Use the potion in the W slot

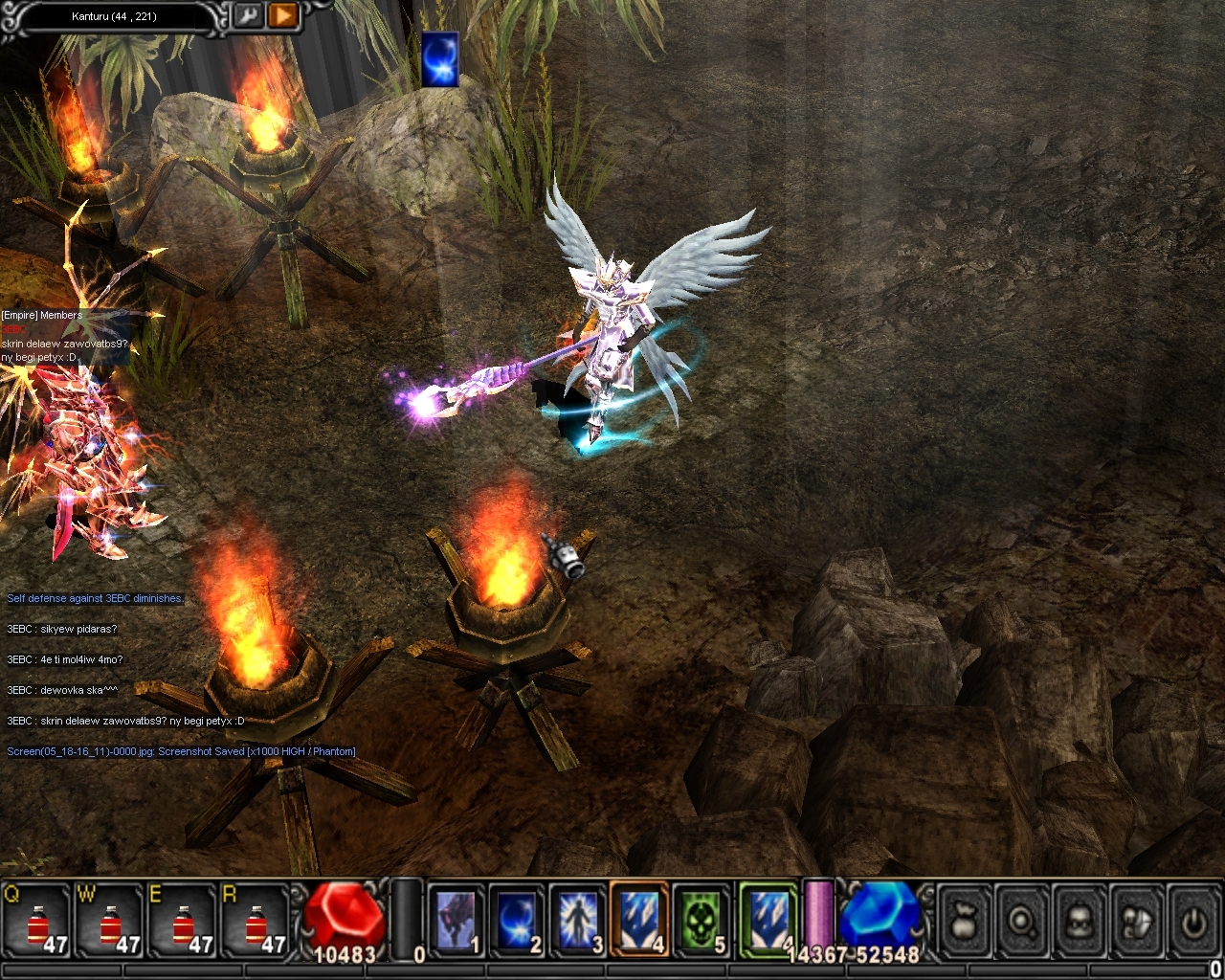pyautogui.click(x=112, y=922)
